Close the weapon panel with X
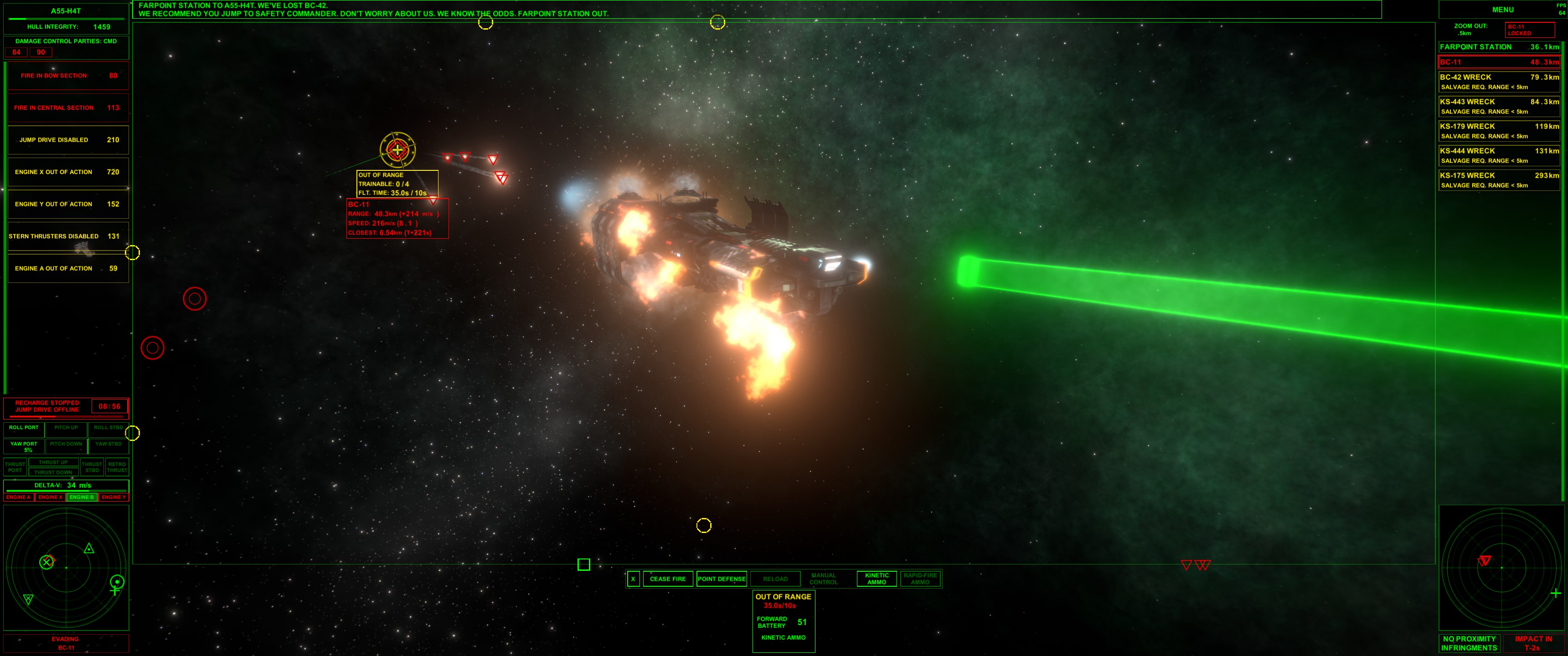This screenshot has width=1568, height=656. (633, 579)
